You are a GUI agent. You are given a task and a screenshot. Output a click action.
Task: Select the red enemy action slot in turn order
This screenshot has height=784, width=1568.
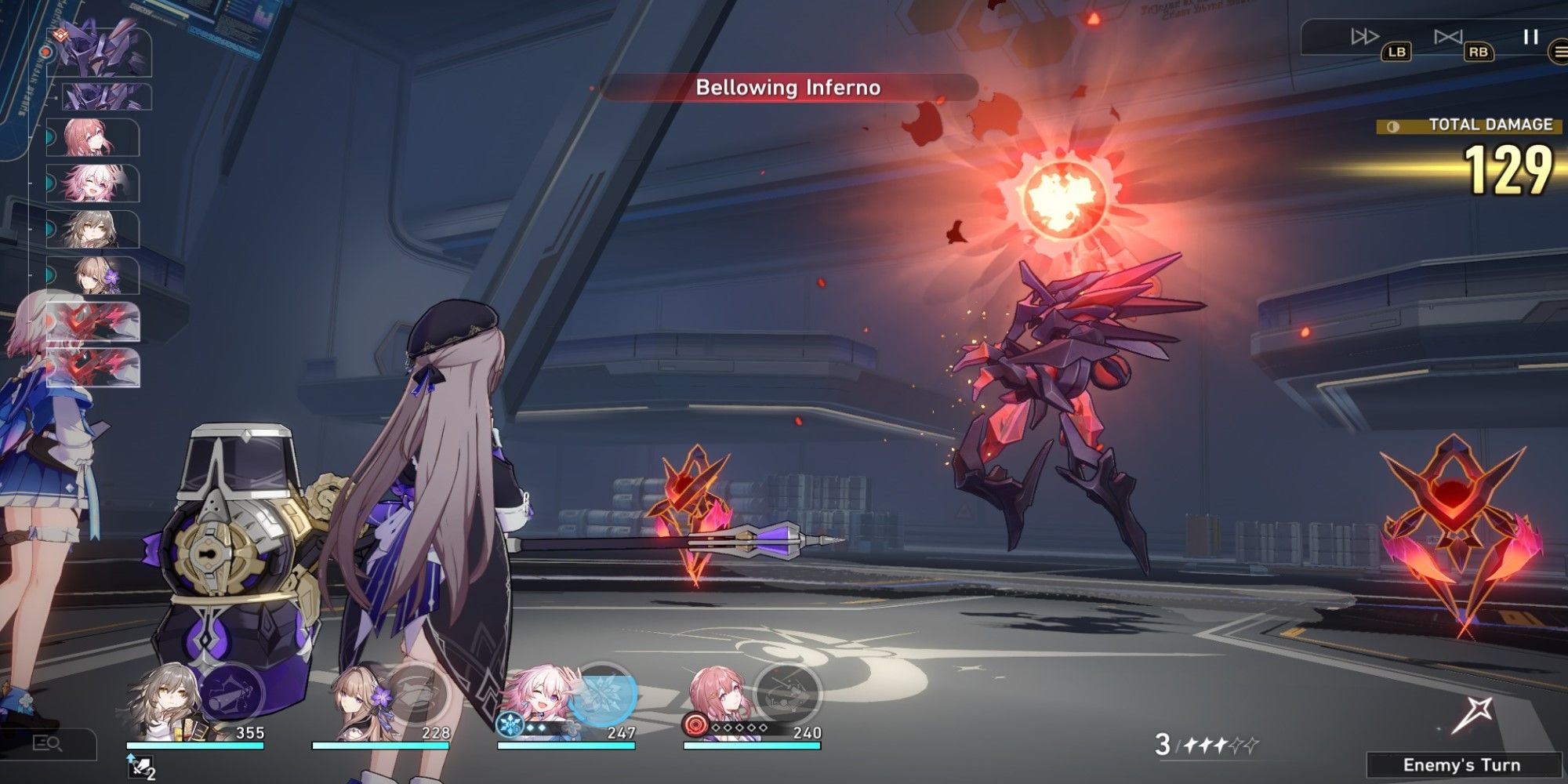tap(92, 323)
